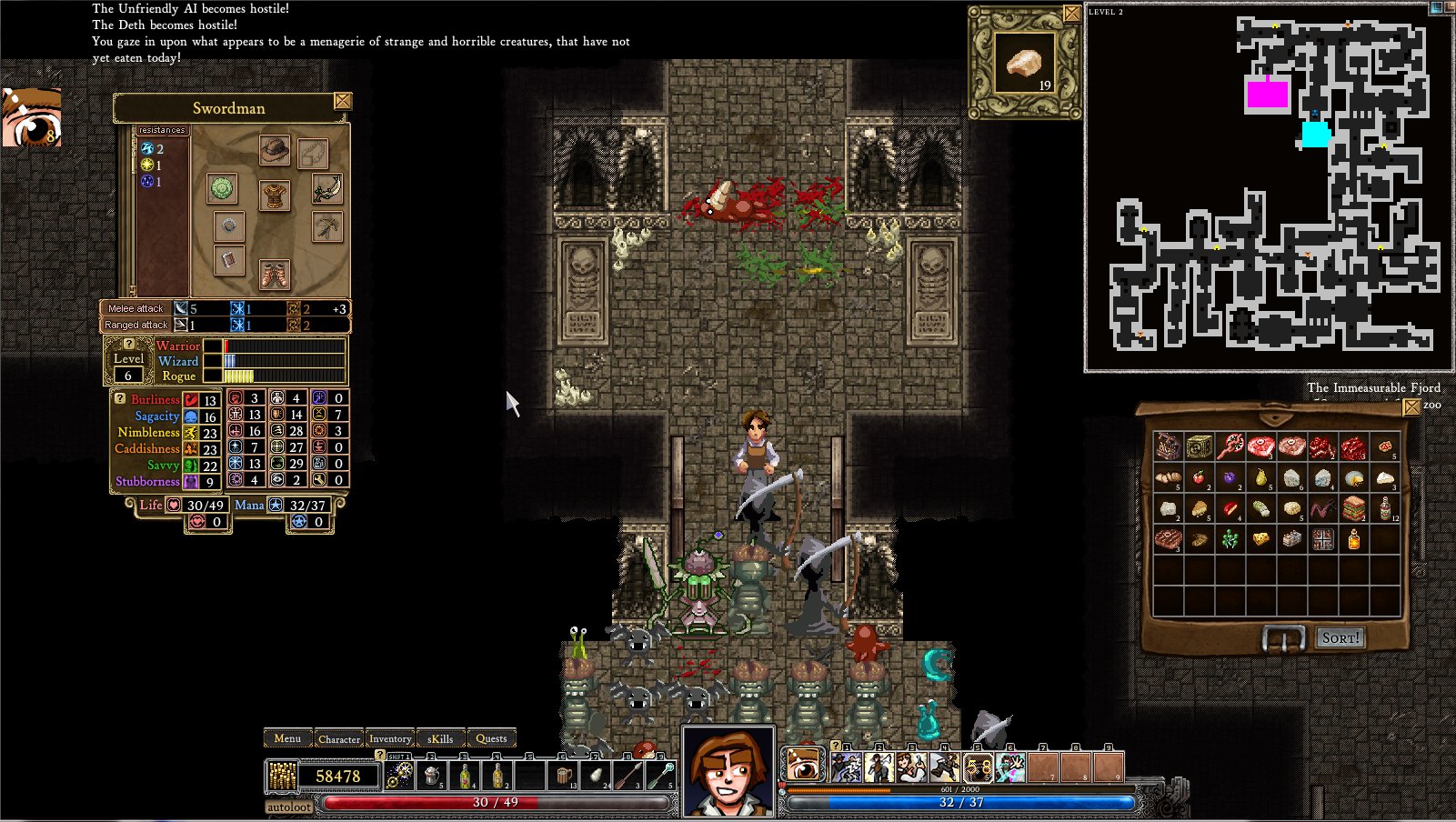
Task: Close the Swordman character panel
Action: pyautogui.click(x=343, y=101)
